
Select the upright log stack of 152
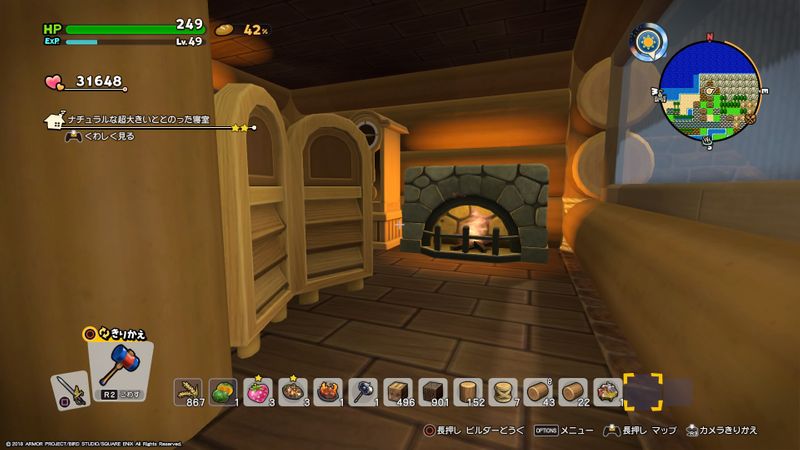coord(468,391)
